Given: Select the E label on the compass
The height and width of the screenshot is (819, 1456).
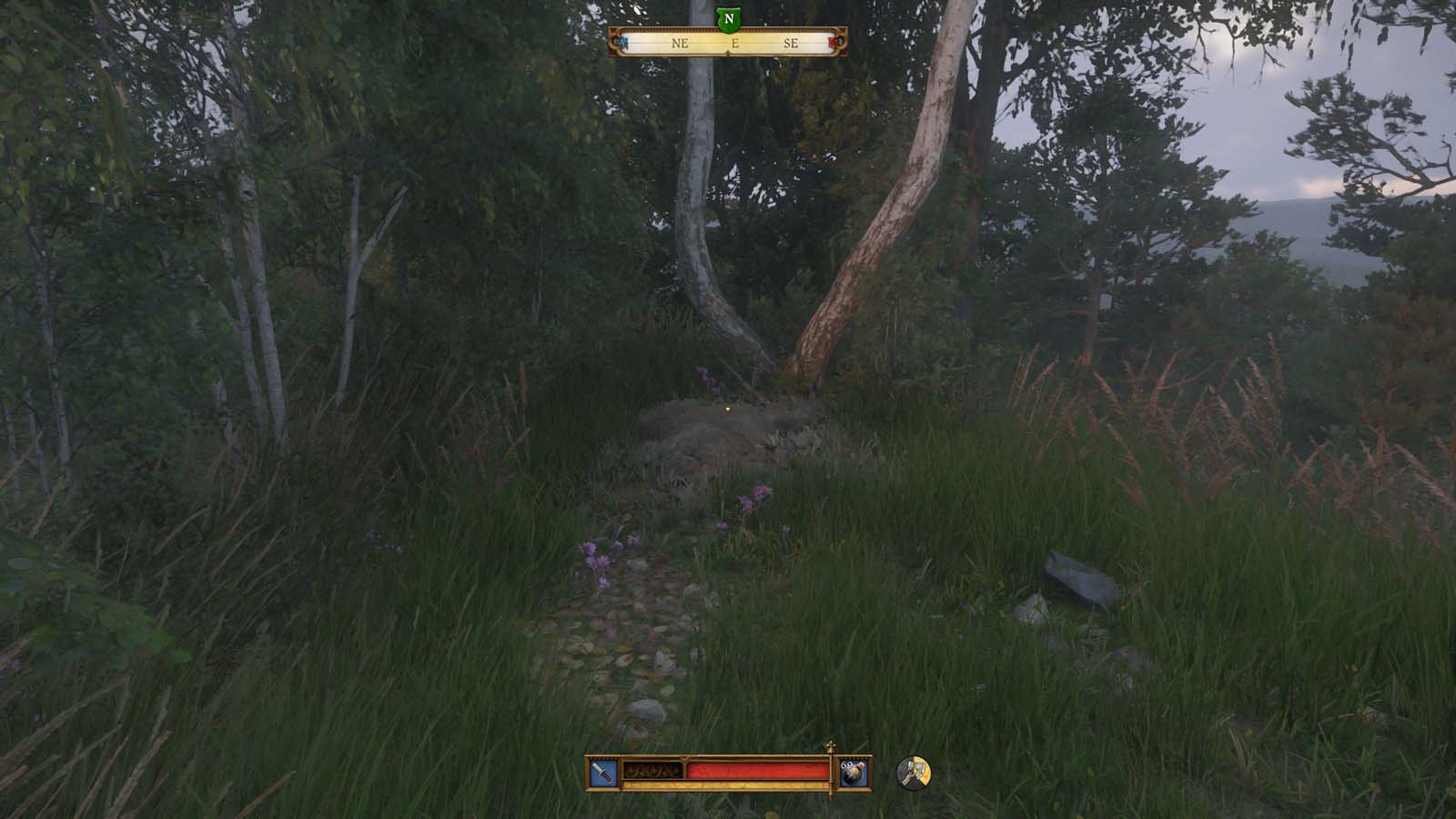Looking at the screenshot, I should point(734,43).
